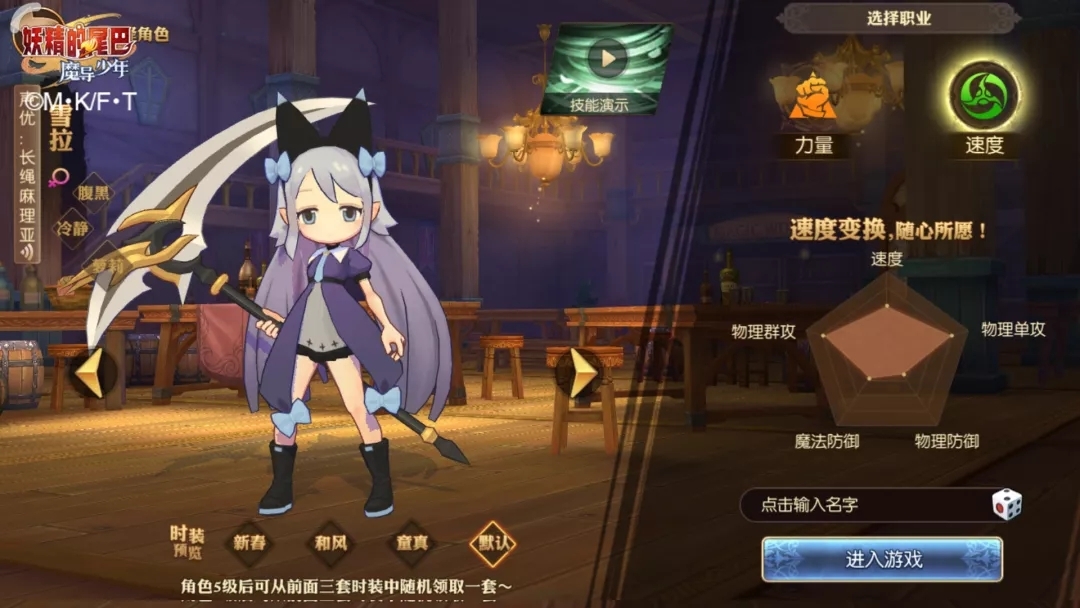Choose the 速度 speed class icon
The image size is (1080, 608).
tap(983, 97)
